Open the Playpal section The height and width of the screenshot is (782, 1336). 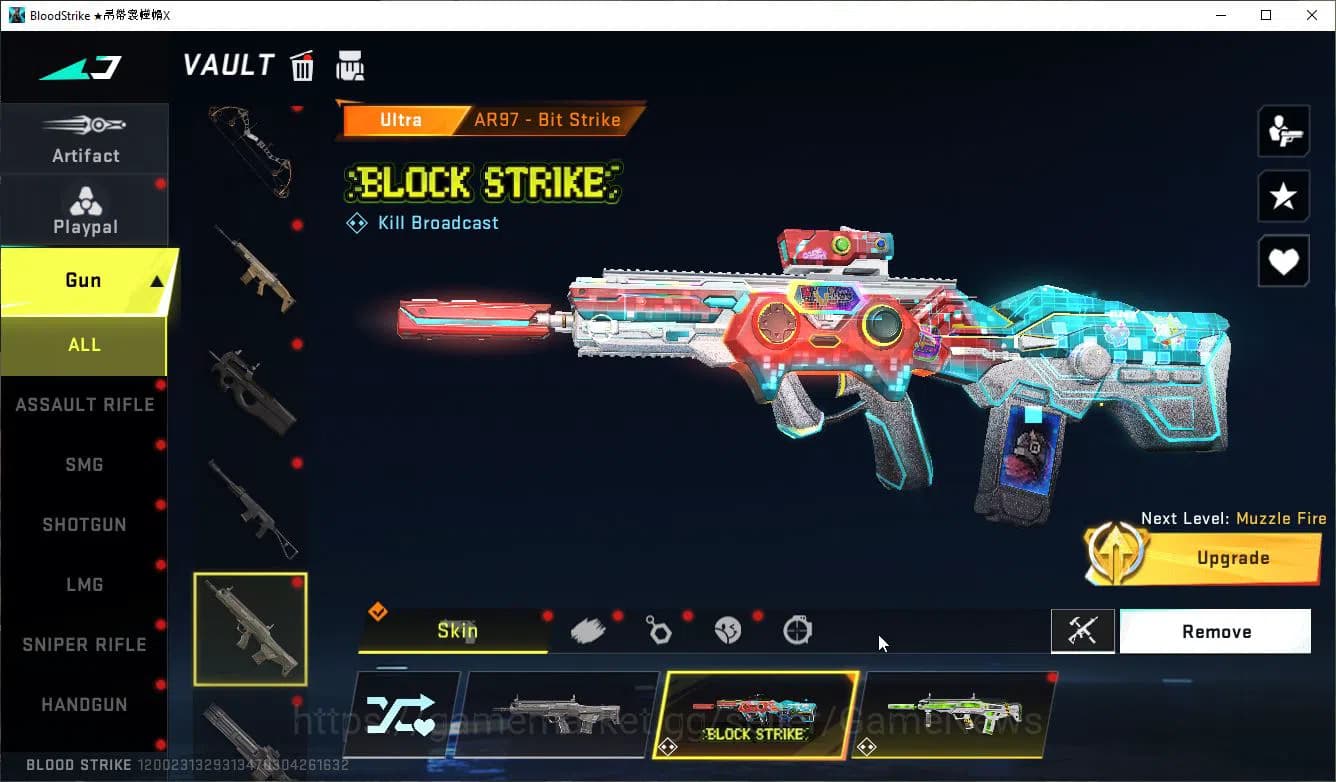click(x=85, y=209)
